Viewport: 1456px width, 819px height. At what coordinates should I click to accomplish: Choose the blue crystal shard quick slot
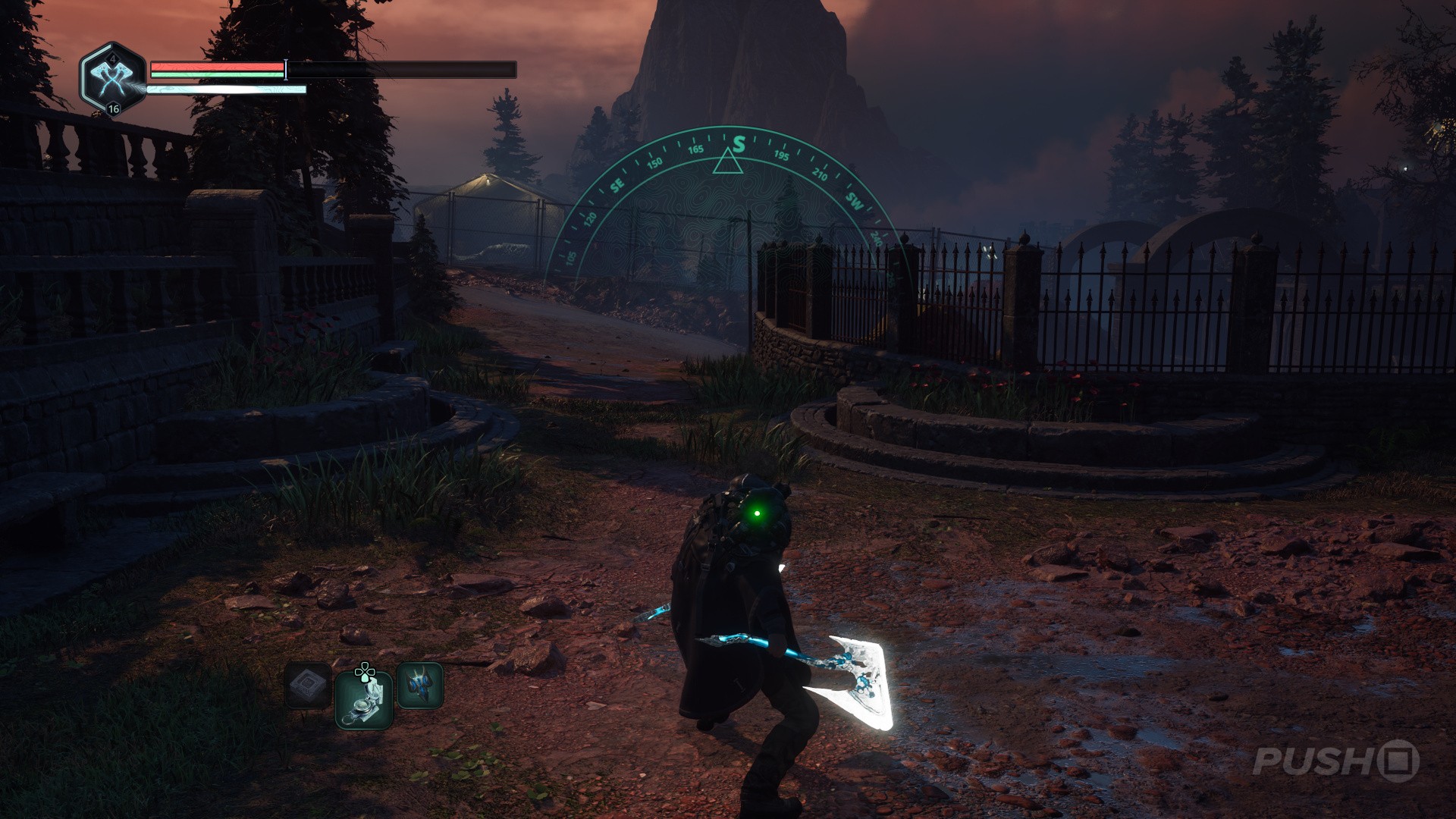coord(420,686)
